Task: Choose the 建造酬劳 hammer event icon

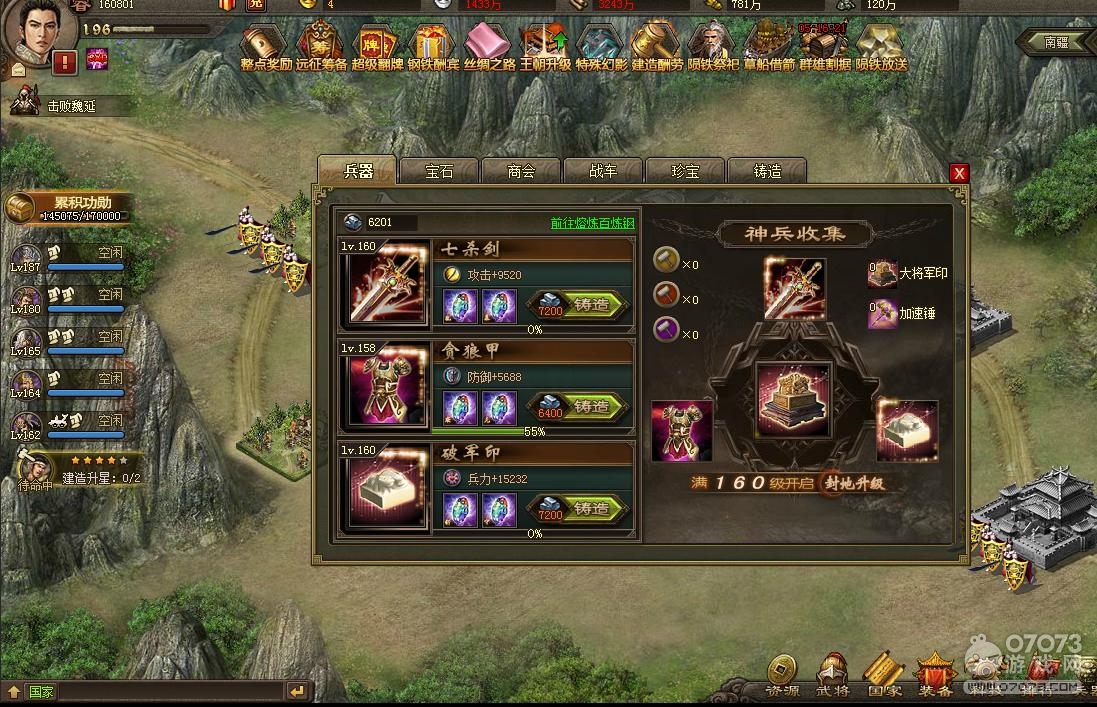Action: point(657,48)
